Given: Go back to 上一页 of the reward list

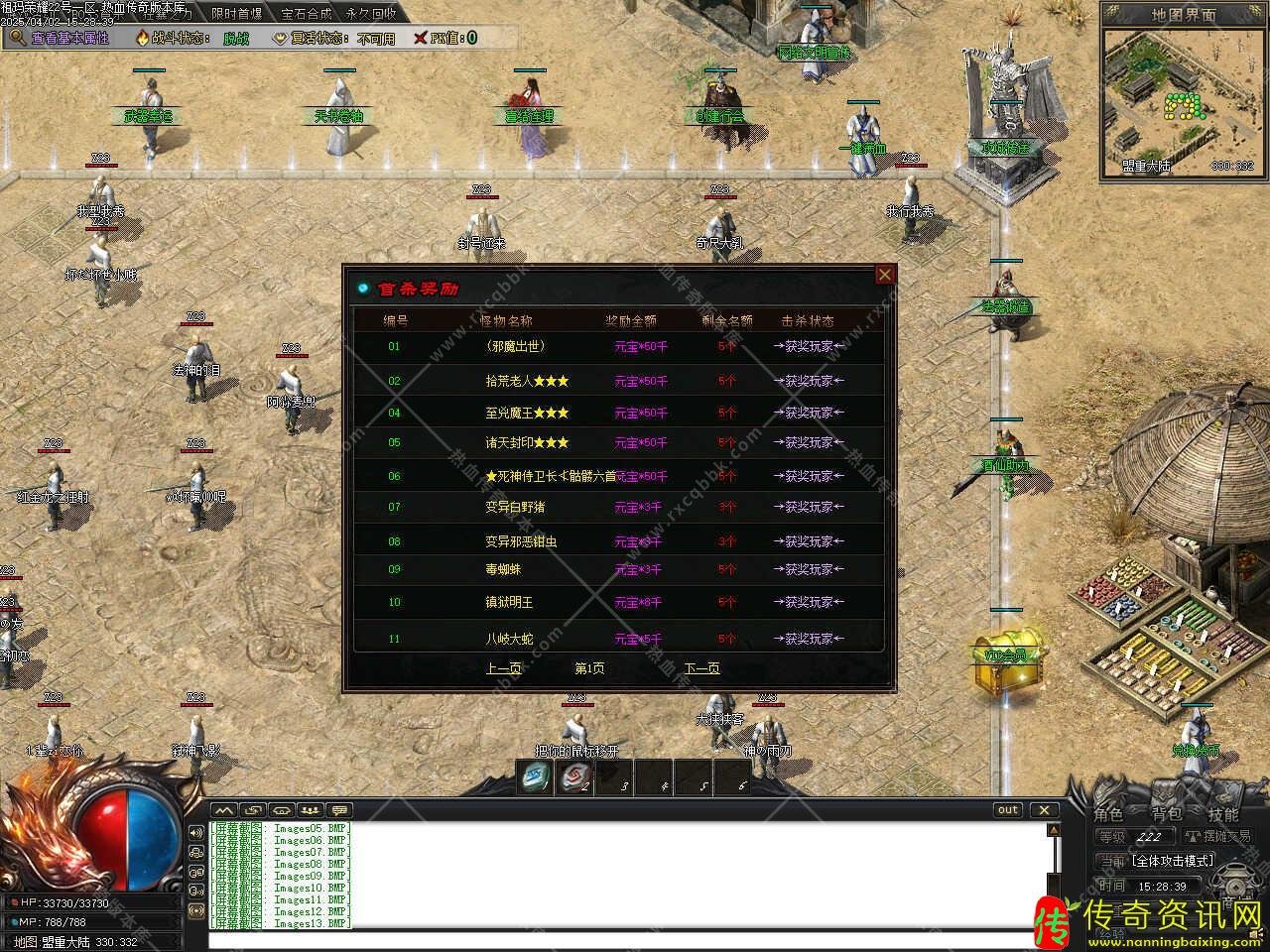Looking at the screenshot, I should tap(504, 668).
